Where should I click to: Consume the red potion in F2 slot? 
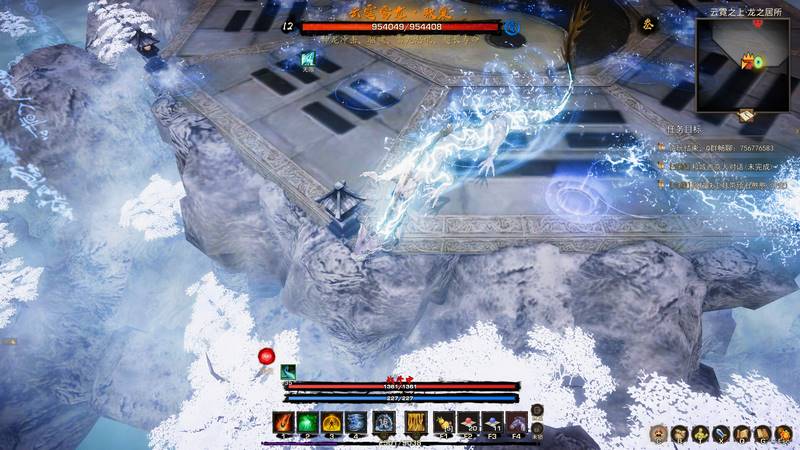click(468, 421)
